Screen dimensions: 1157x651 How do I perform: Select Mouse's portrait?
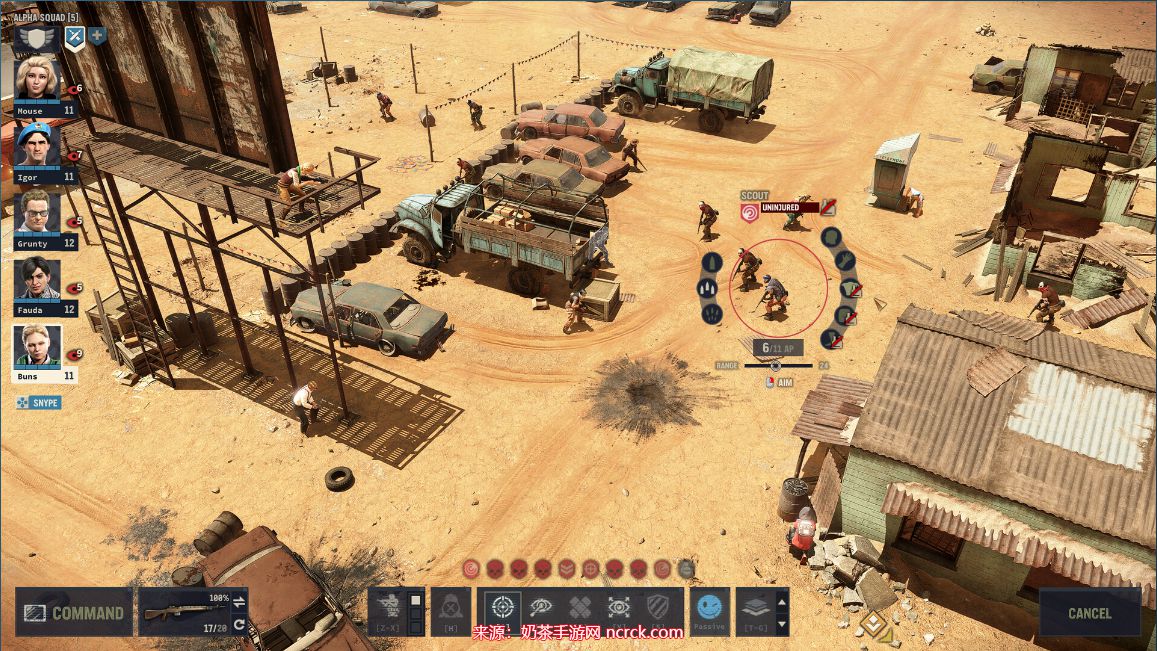[38, 80]
